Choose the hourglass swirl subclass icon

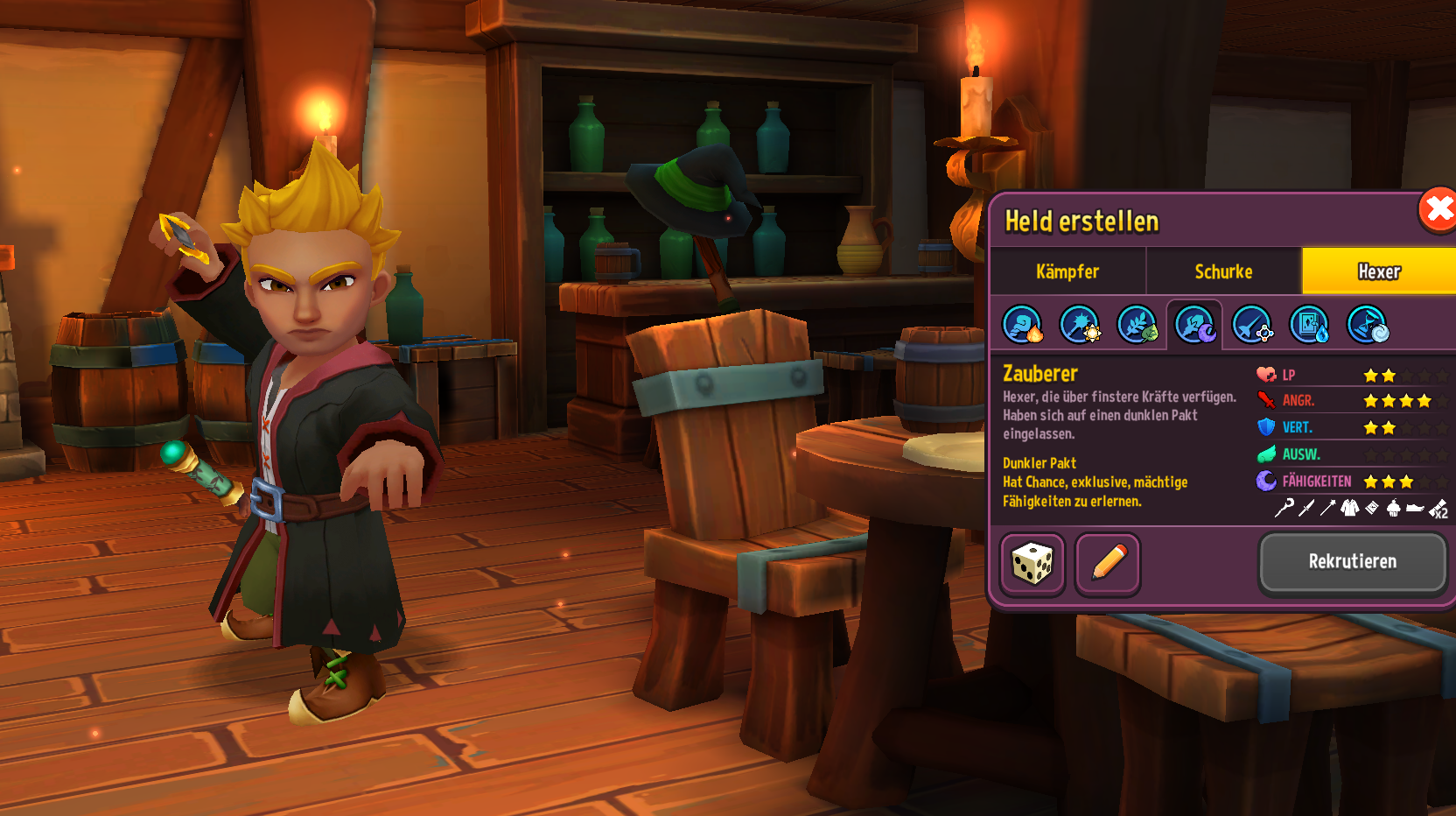(1367, 325)
